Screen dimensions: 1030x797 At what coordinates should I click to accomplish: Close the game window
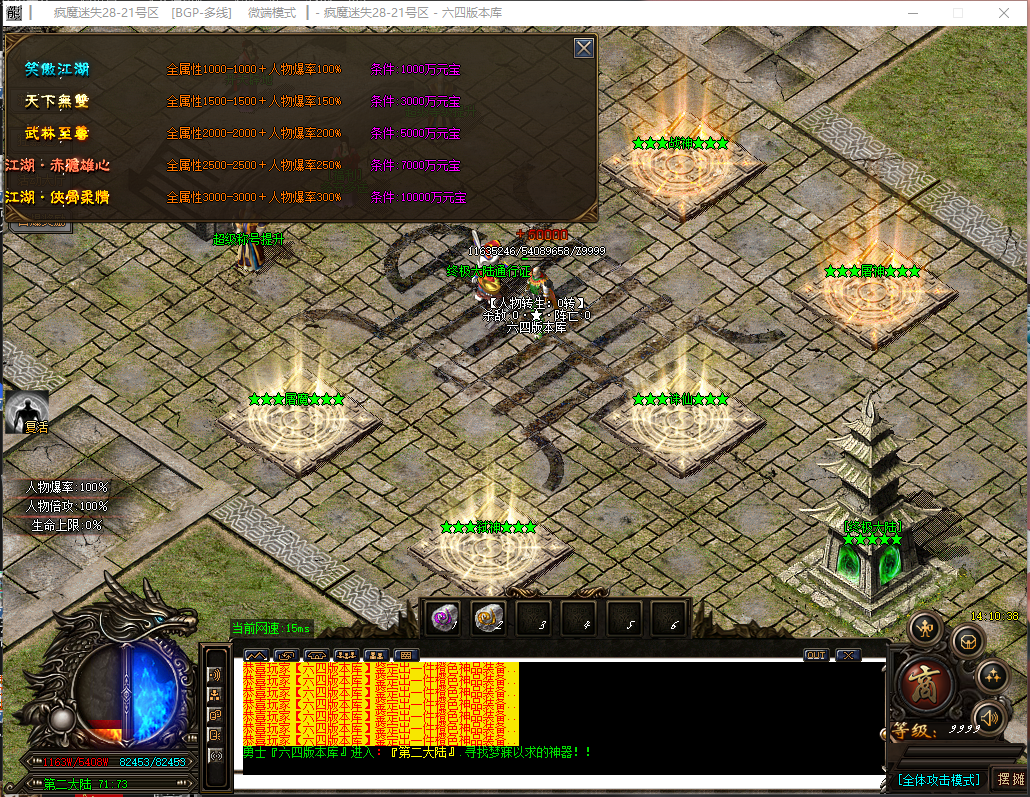click(1006, 13)
